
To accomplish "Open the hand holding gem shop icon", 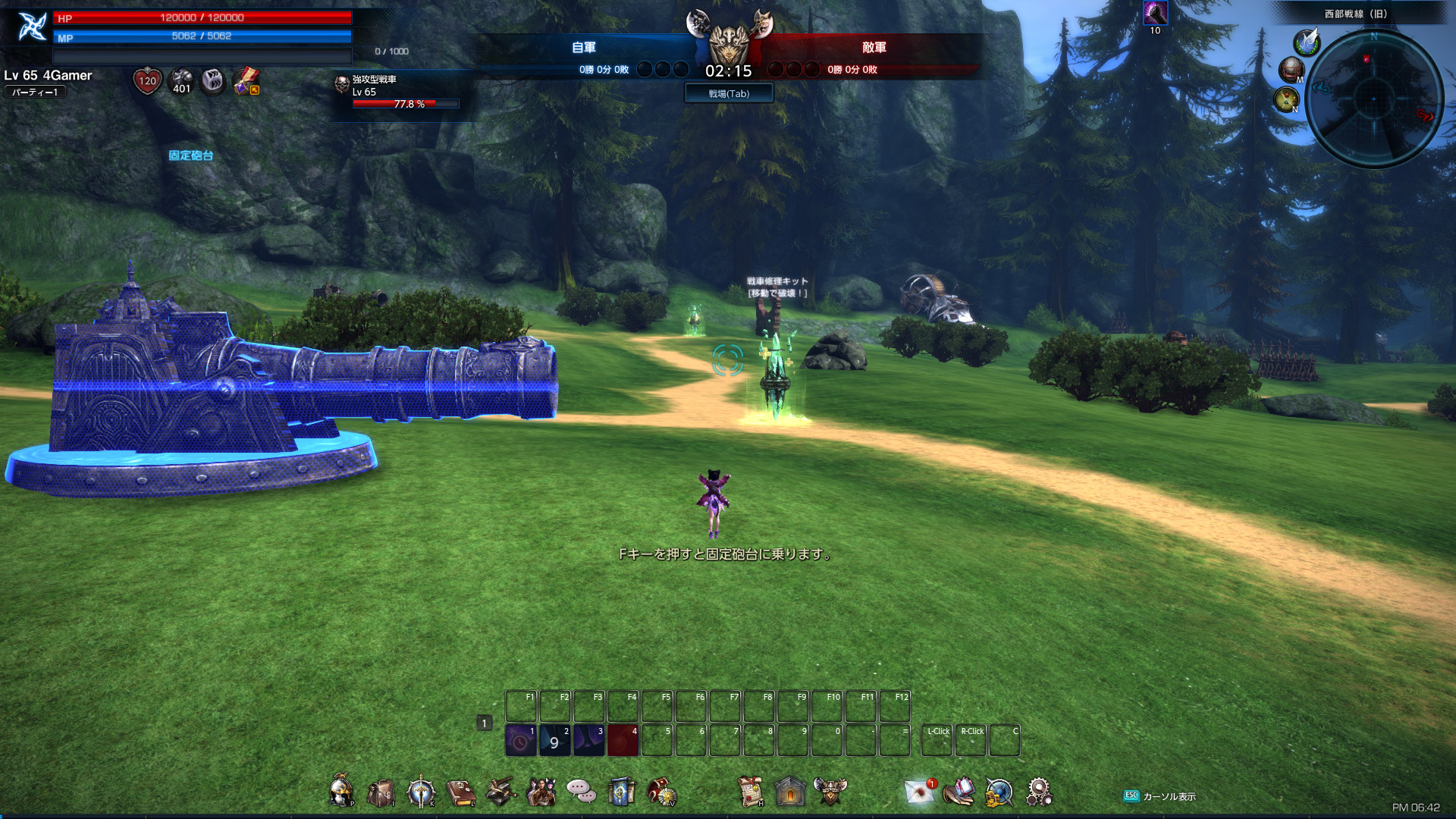I will click(x=959, y=792).
